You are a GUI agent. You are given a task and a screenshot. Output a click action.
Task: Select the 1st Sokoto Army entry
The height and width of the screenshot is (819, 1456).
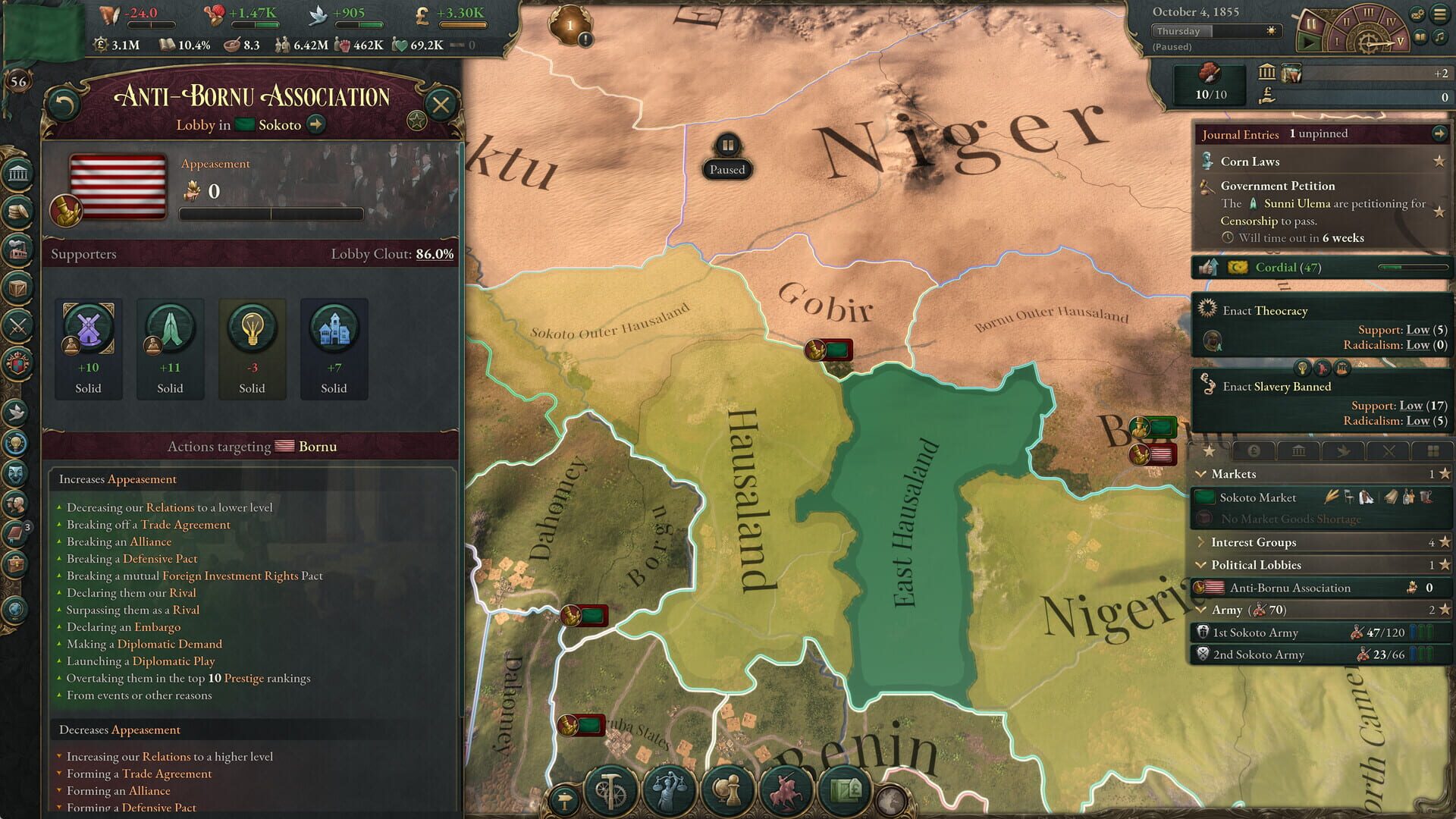pos(1259,632)
